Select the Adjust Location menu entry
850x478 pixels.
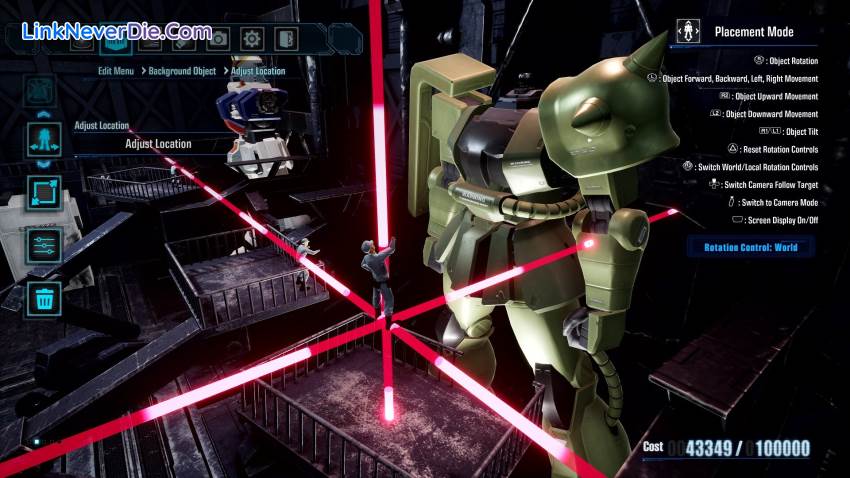point(158,144)
